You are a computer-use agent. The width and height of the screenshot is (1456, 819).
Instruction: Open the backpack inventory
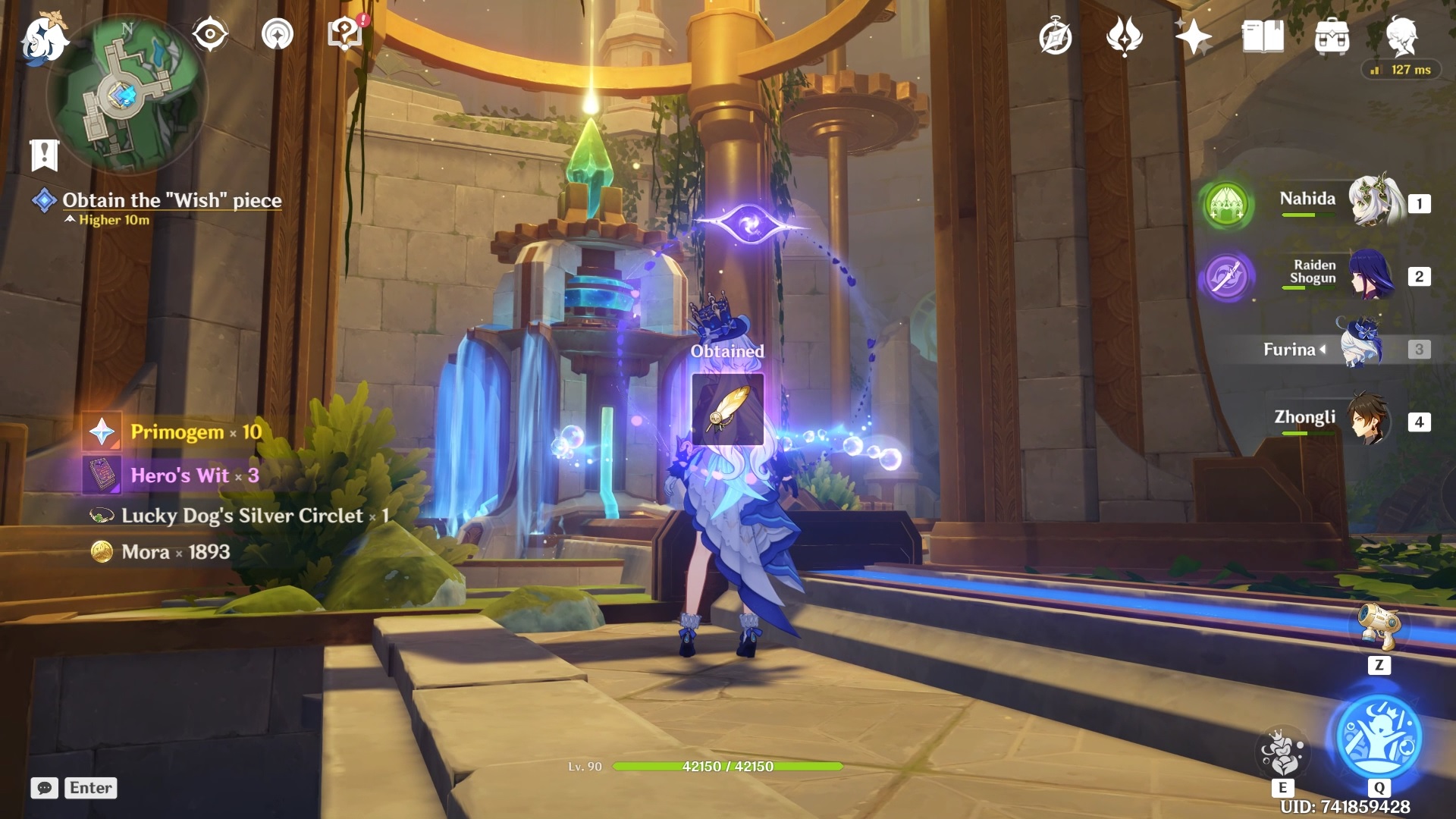click(x=1332, y=37)
